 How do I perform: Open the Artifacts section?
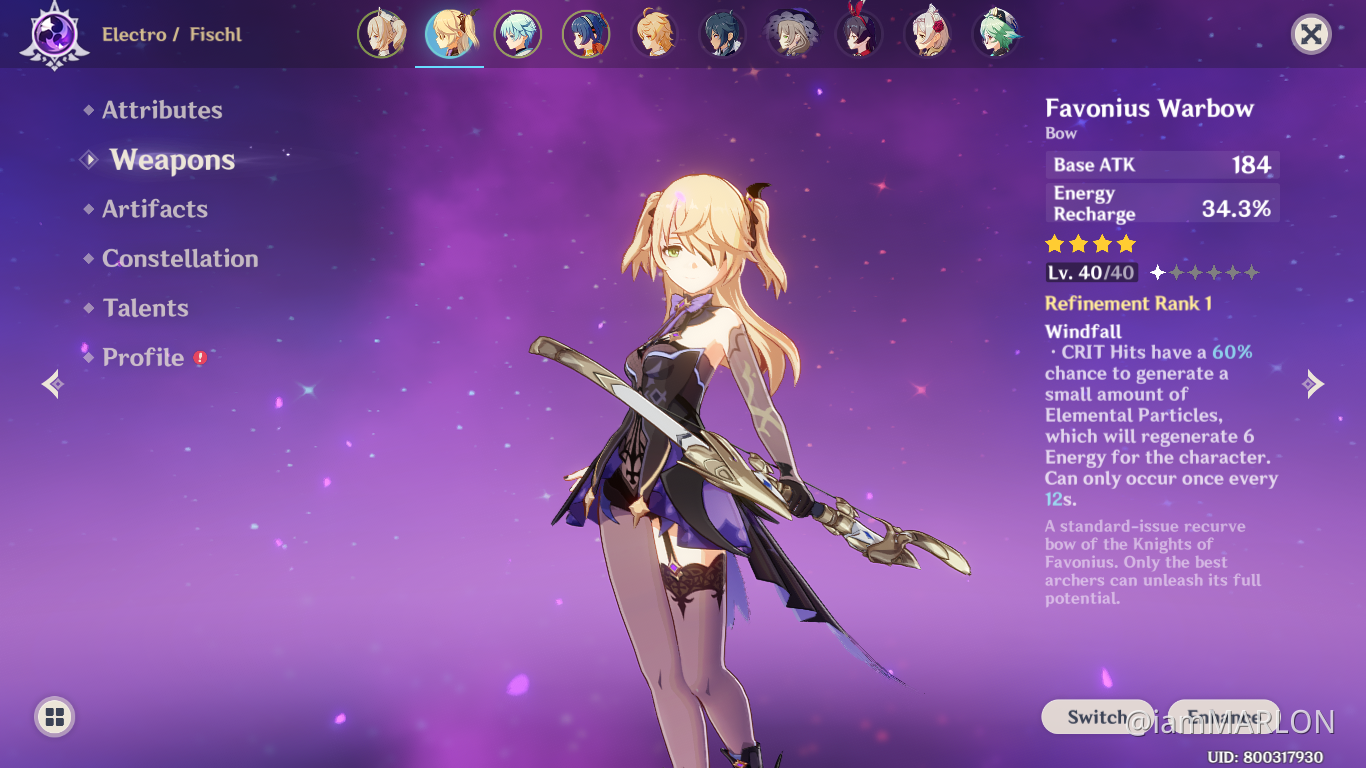tap(155, 209)
